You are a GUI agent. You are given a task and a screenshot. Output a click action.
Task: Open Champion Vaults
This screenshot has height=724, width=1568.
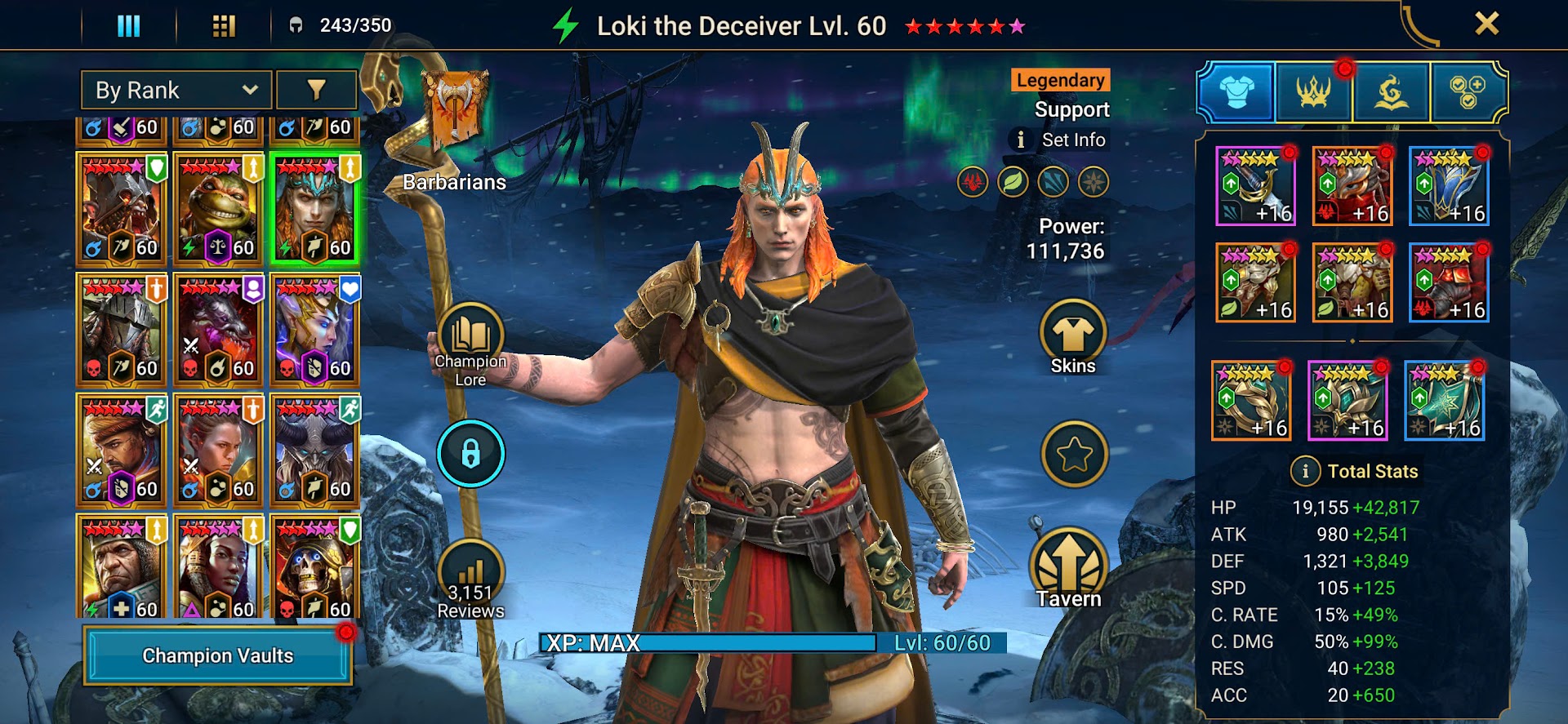coord(217,655)
